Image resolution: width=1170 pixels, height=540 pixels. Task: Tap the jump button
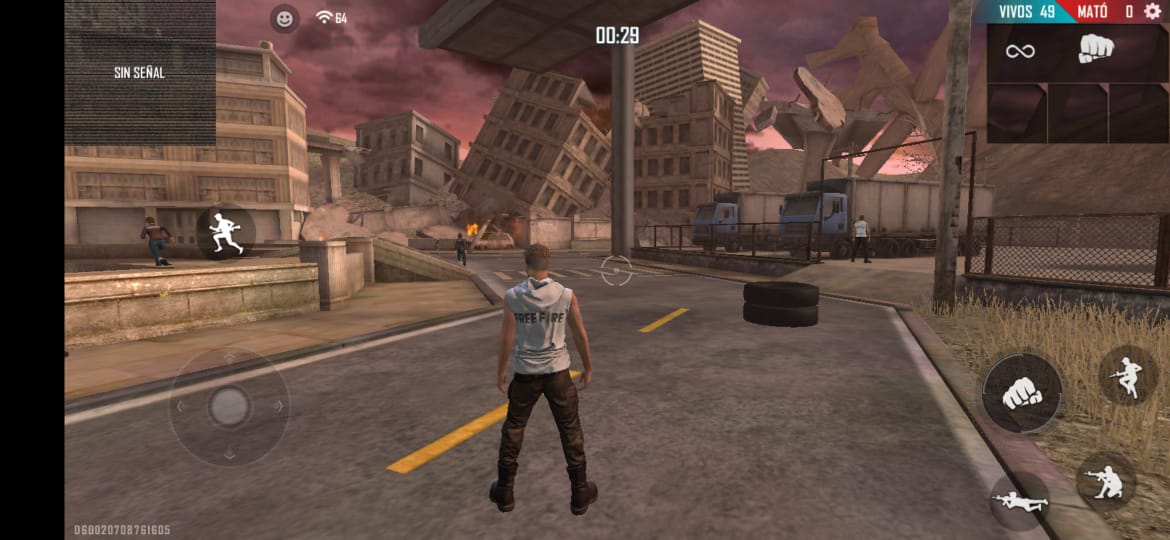(x=1128, y=375)
